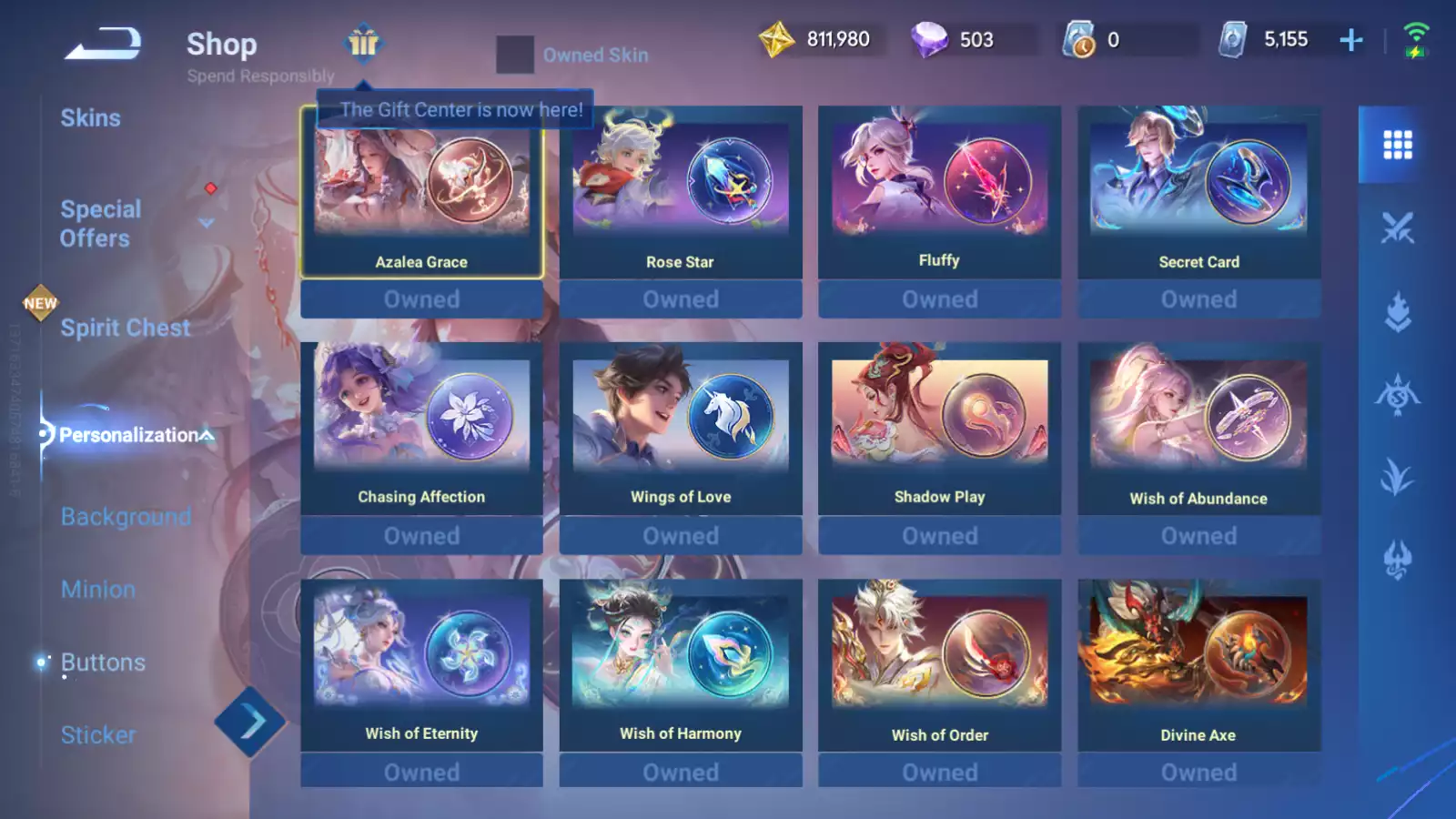Enable the Owned Skin checkbox

[x=515, y=55]
